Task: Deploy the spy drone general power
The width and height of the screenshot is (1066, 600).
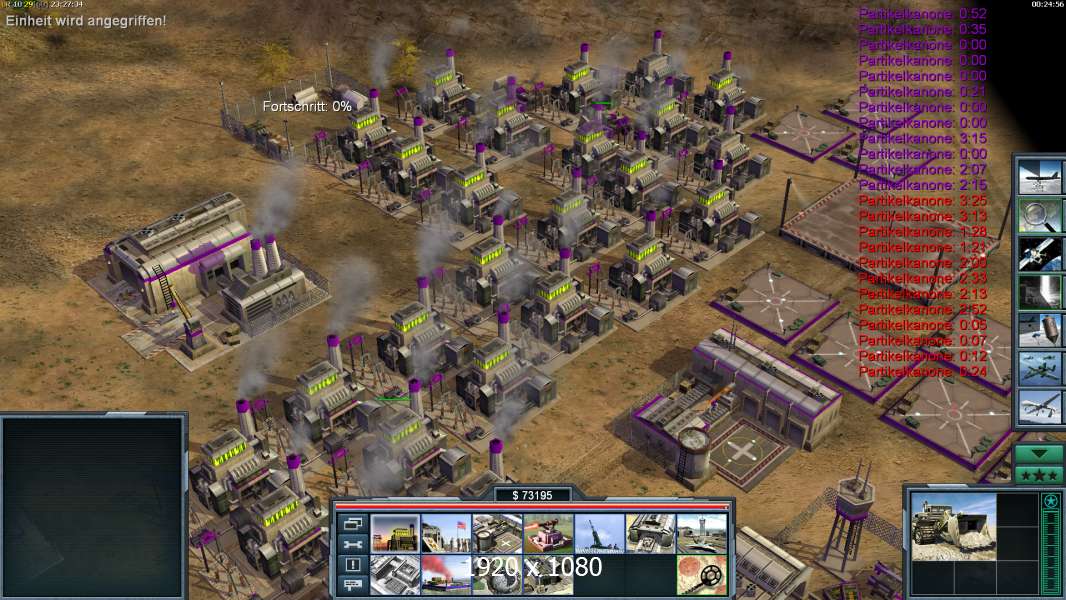Action: pos(1040,407)
